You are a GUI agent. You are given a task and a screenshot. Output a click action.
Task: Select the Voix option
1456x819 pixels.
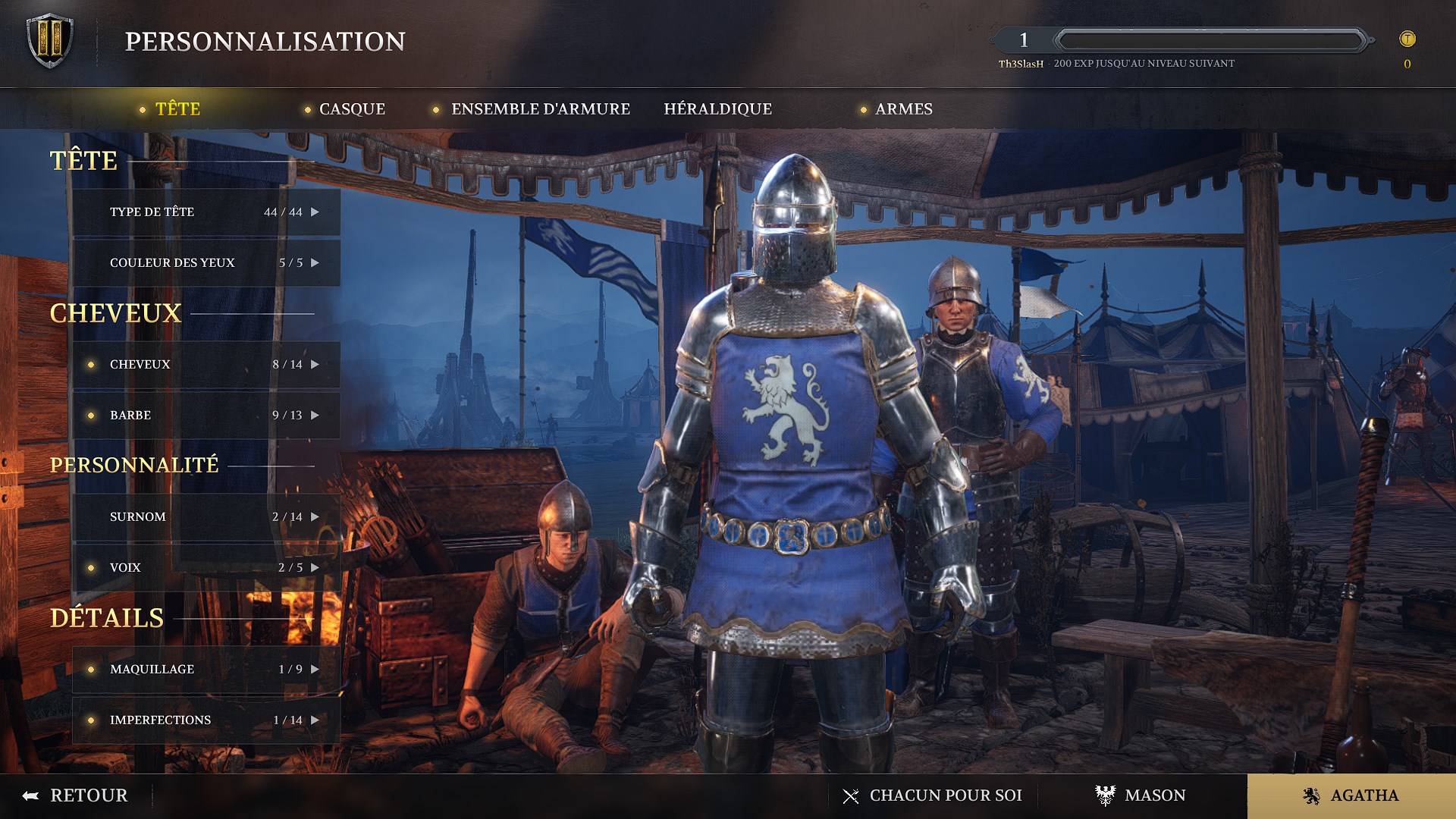206,568
